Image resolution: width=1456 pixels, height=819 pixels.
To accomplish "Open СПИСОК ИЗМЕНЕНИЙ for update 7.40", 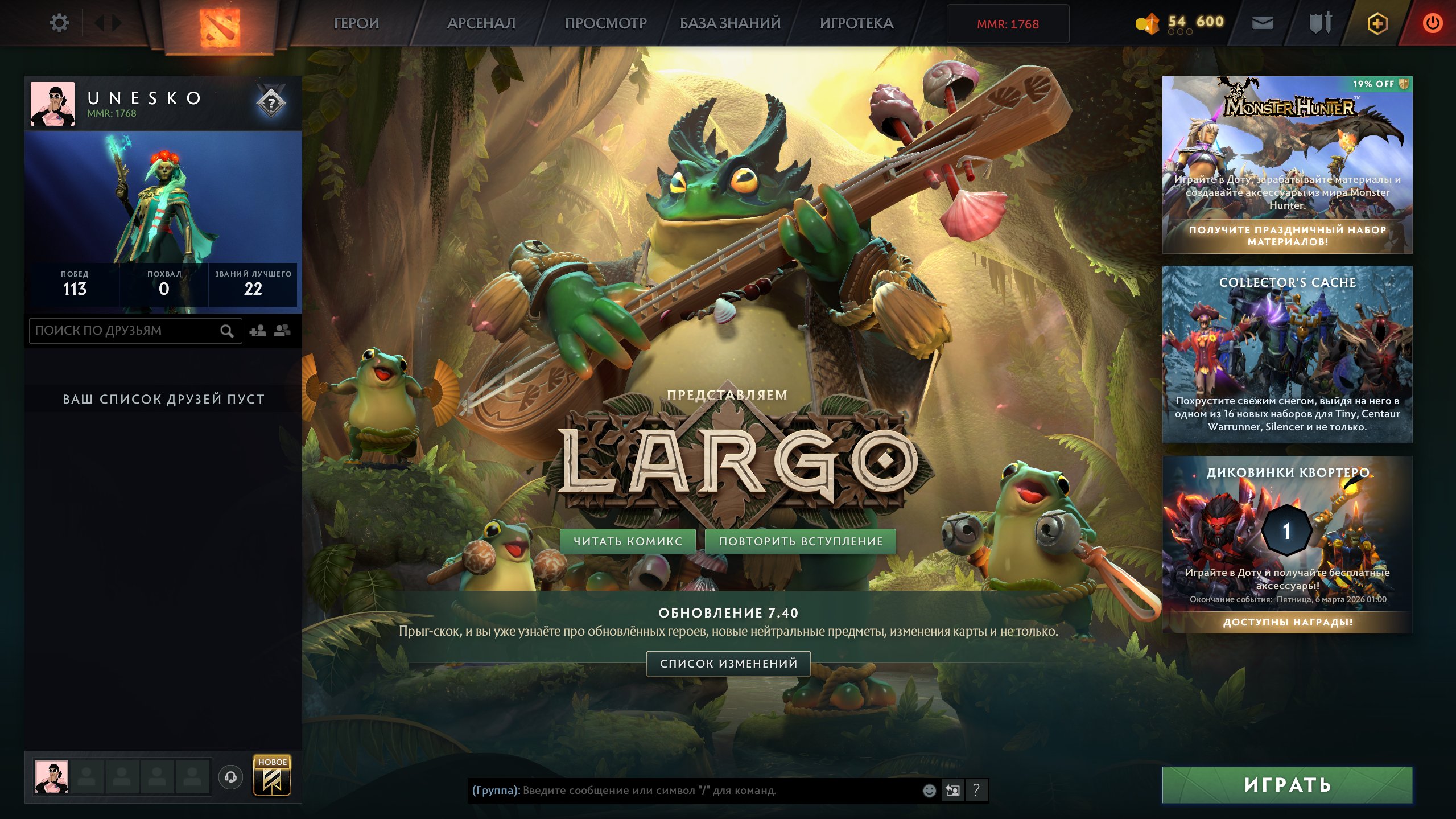I will click(x=727, y=663).
